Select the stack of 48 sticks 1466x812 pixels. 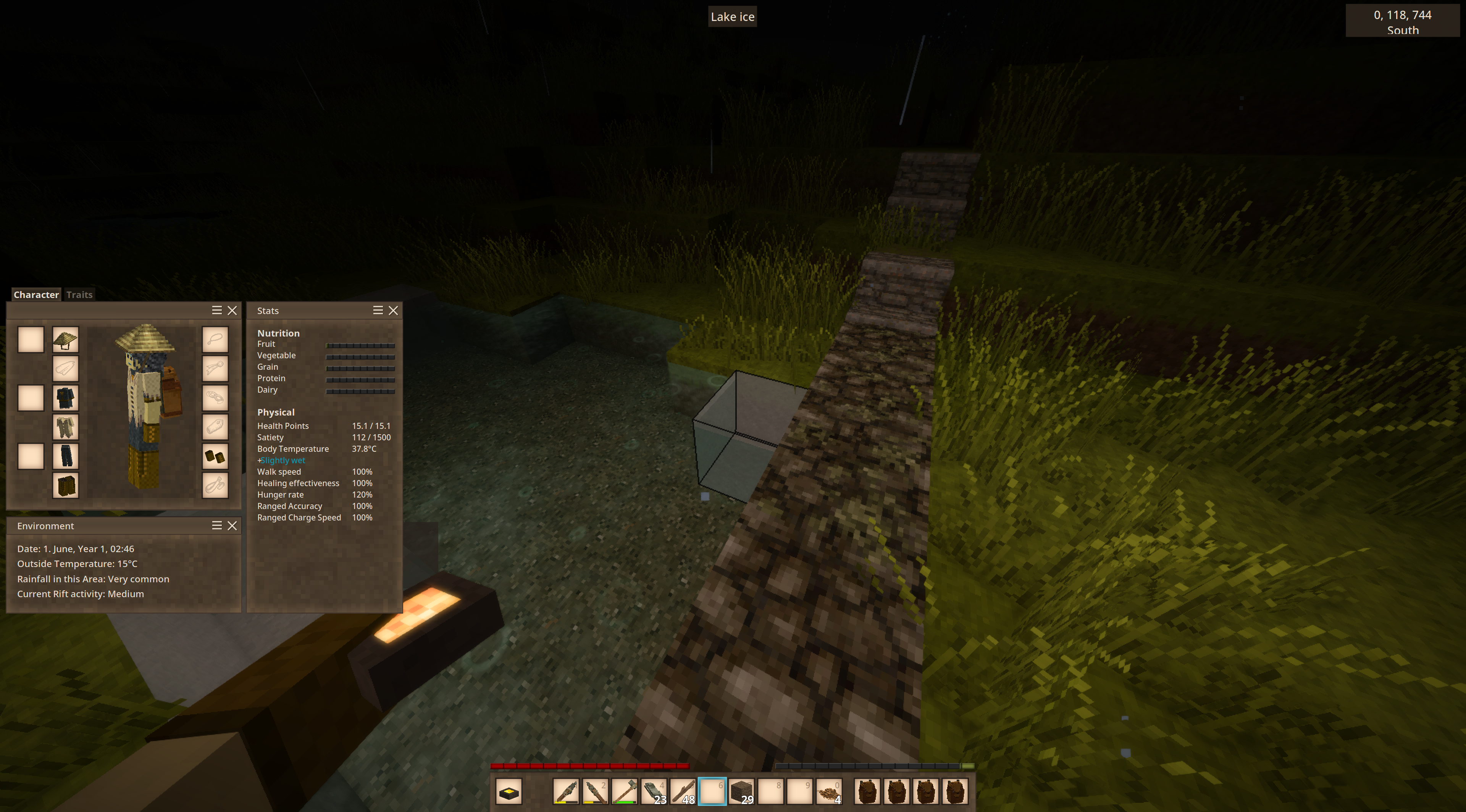(x=683, y=791)
